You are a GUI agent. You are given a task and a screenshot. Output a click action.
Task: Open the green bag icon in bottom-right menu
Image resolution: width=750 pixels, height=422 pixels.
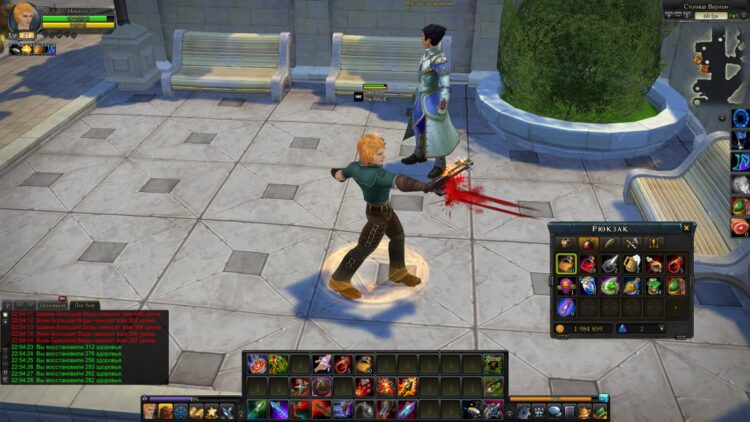pos(599,411)
